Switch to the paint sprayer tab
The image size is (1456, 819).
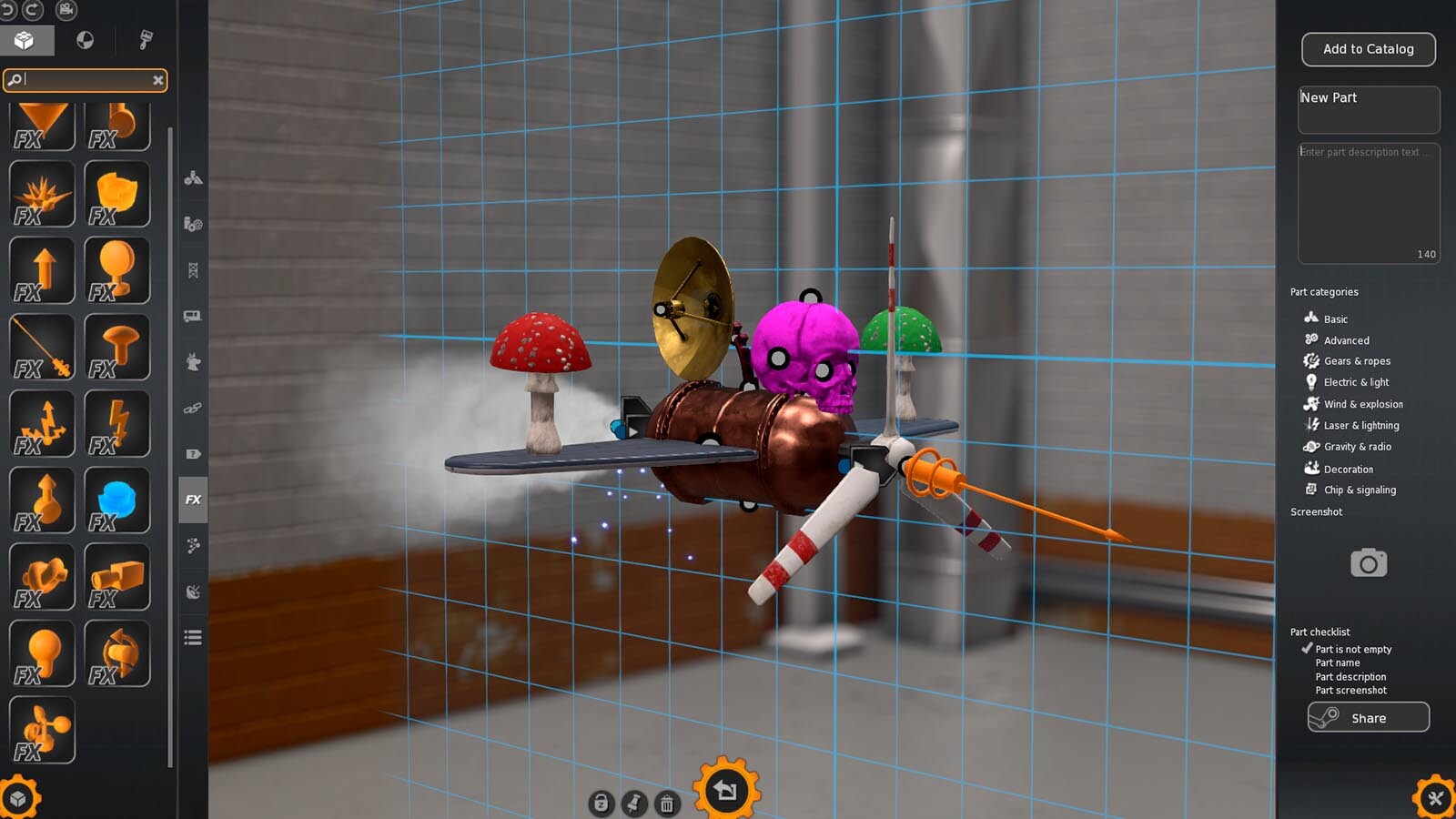click(146, 40)
